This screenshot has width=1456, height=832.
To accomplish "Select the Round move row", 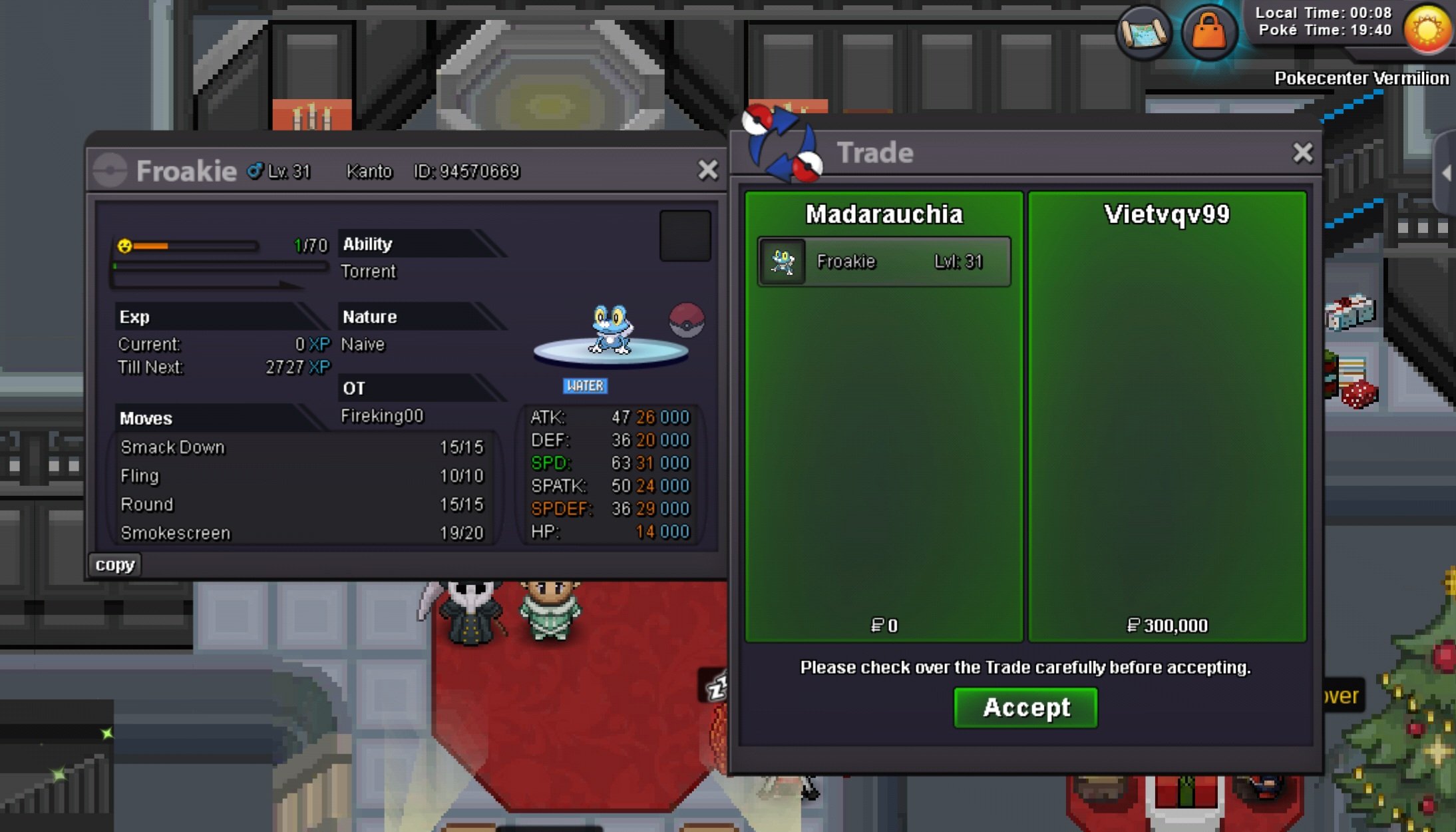I will point(301,505).
